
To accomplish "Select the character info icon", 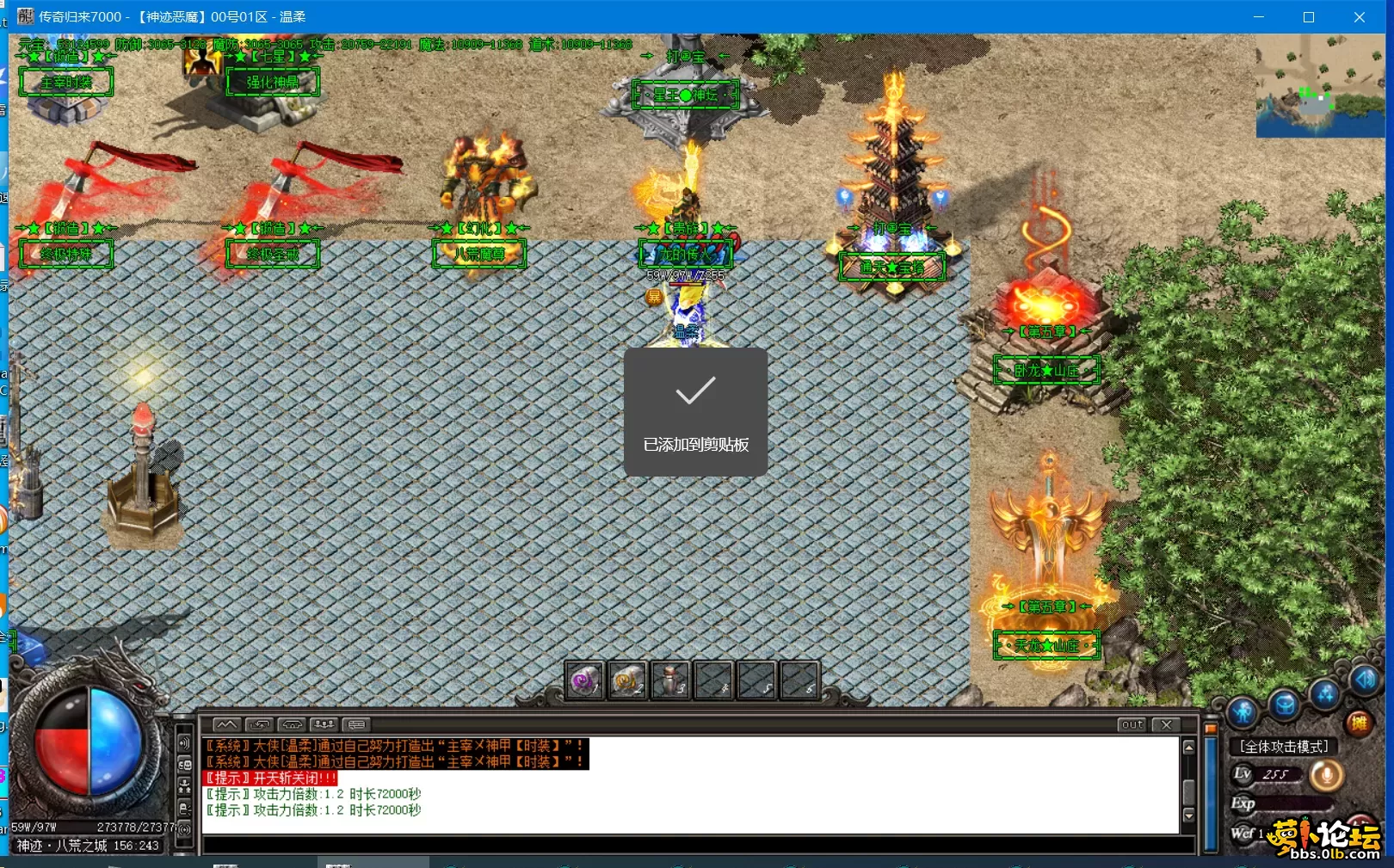I will click(x=1244, y=711).
